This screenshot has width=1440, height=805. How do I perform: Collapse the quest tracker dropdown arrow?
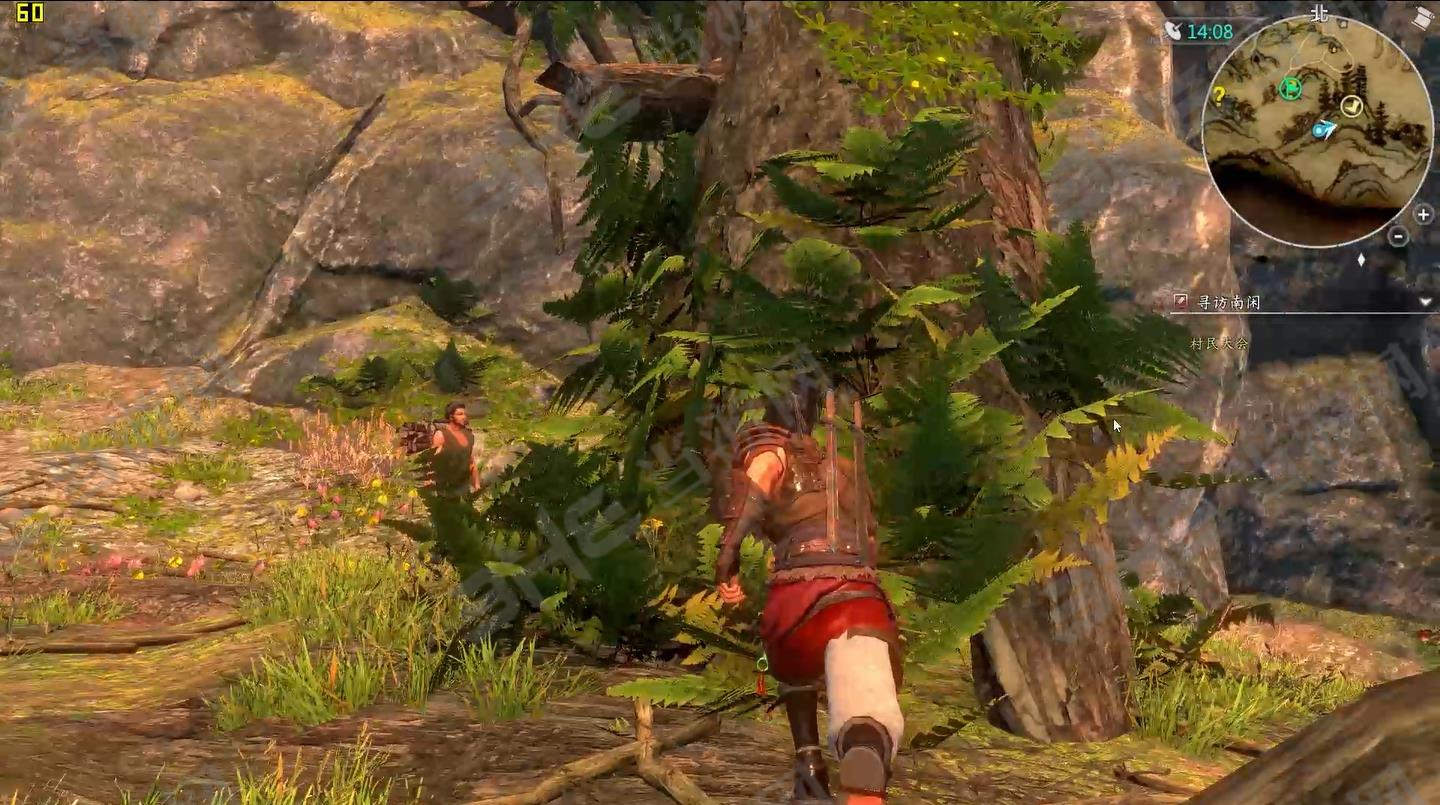[1425, 301]
